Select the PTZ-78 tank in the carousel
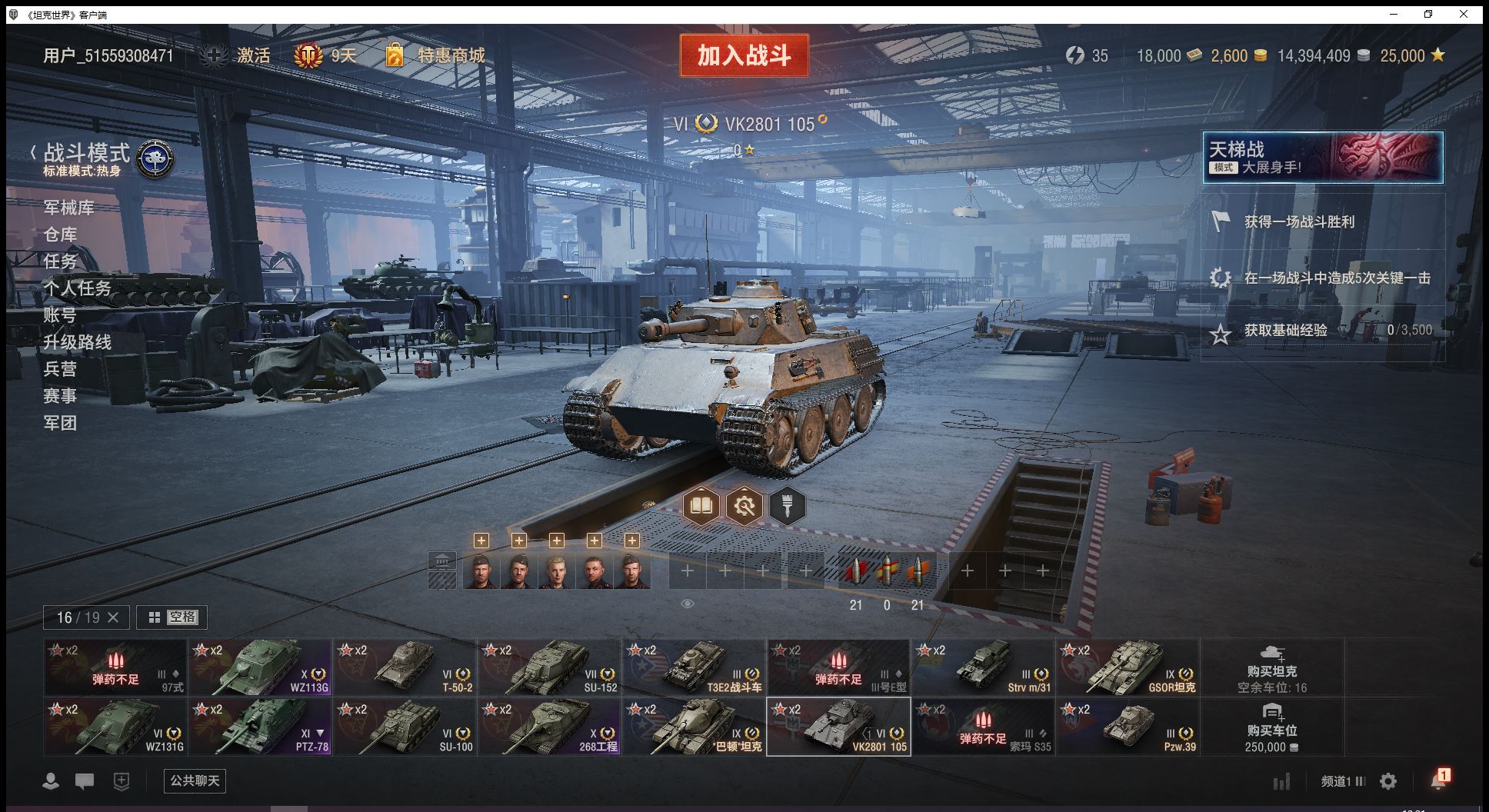This screenshot has height=812, width=1489. (x=260, y=727)
